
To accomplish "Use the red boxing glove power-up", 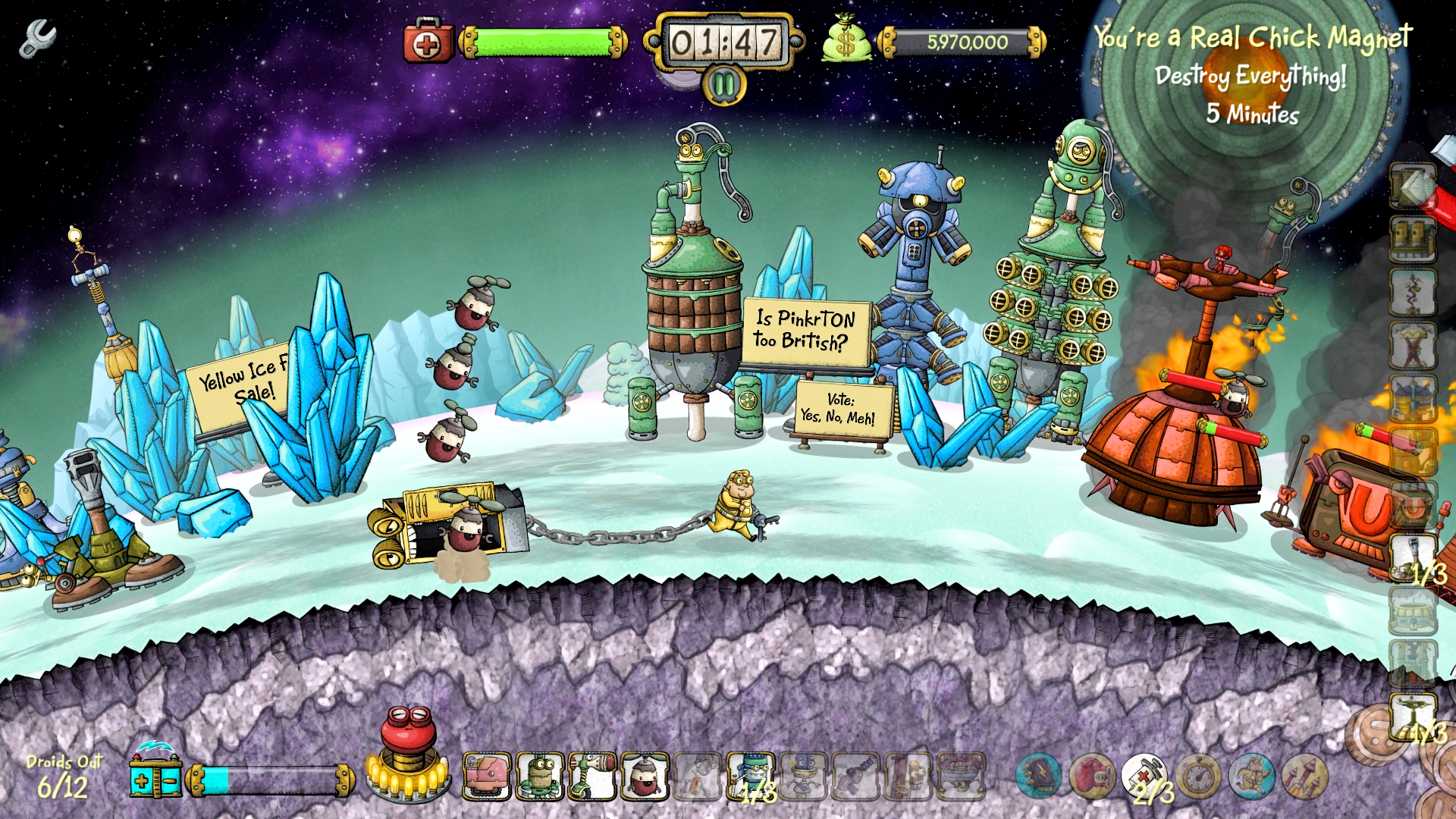I will pos(1091,776).
